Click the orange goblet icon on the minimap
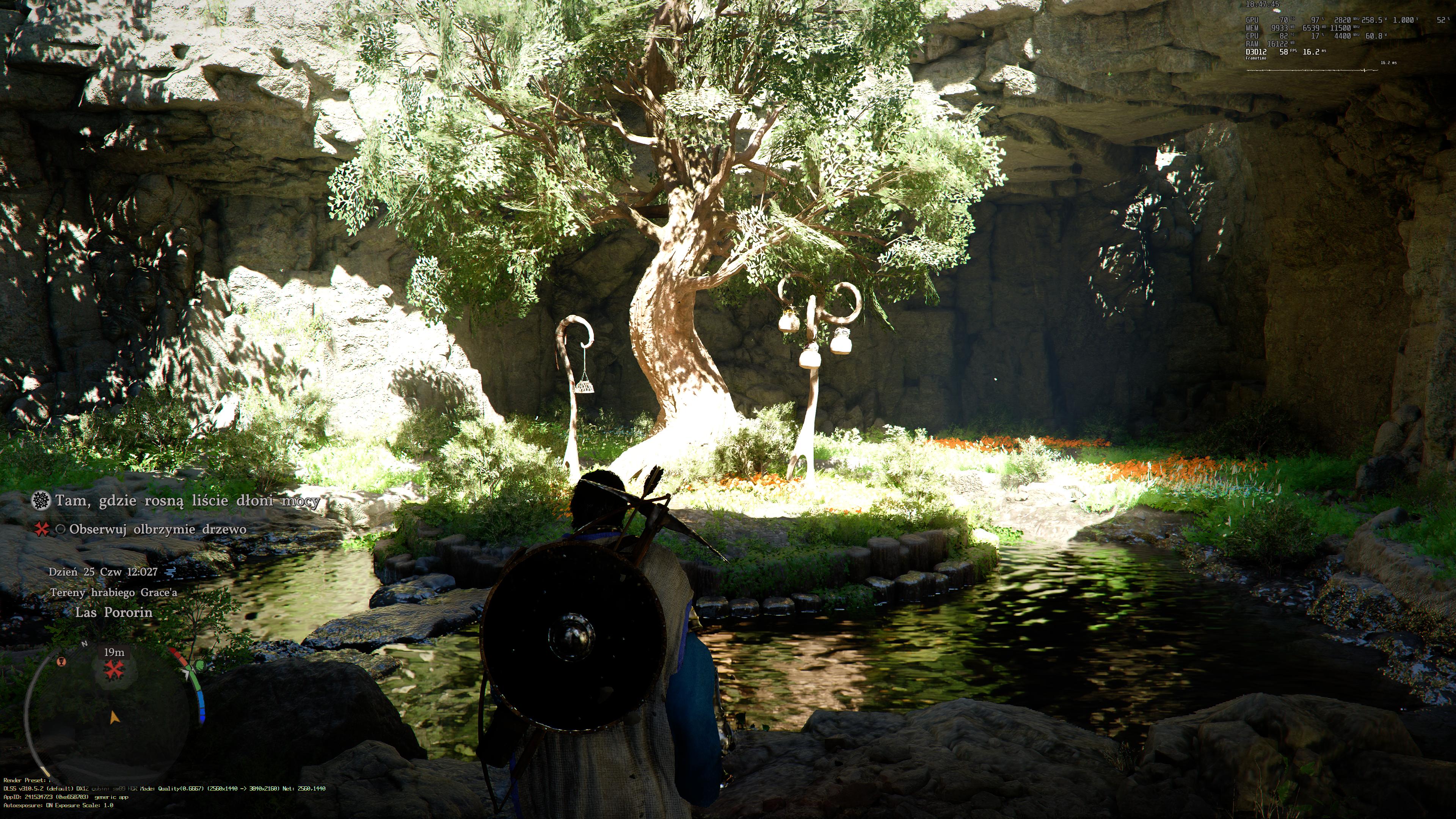The height and width of the screenshot is (819, 1456). point(63,661)
